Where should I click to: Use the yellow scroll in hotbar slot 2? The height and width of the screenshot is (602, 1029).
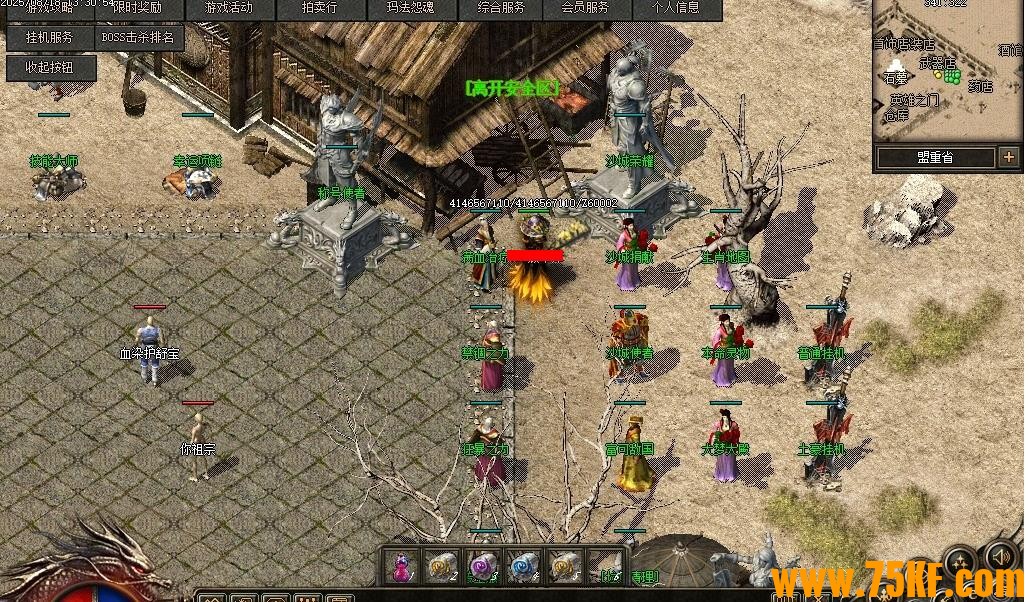coord(441,567)
